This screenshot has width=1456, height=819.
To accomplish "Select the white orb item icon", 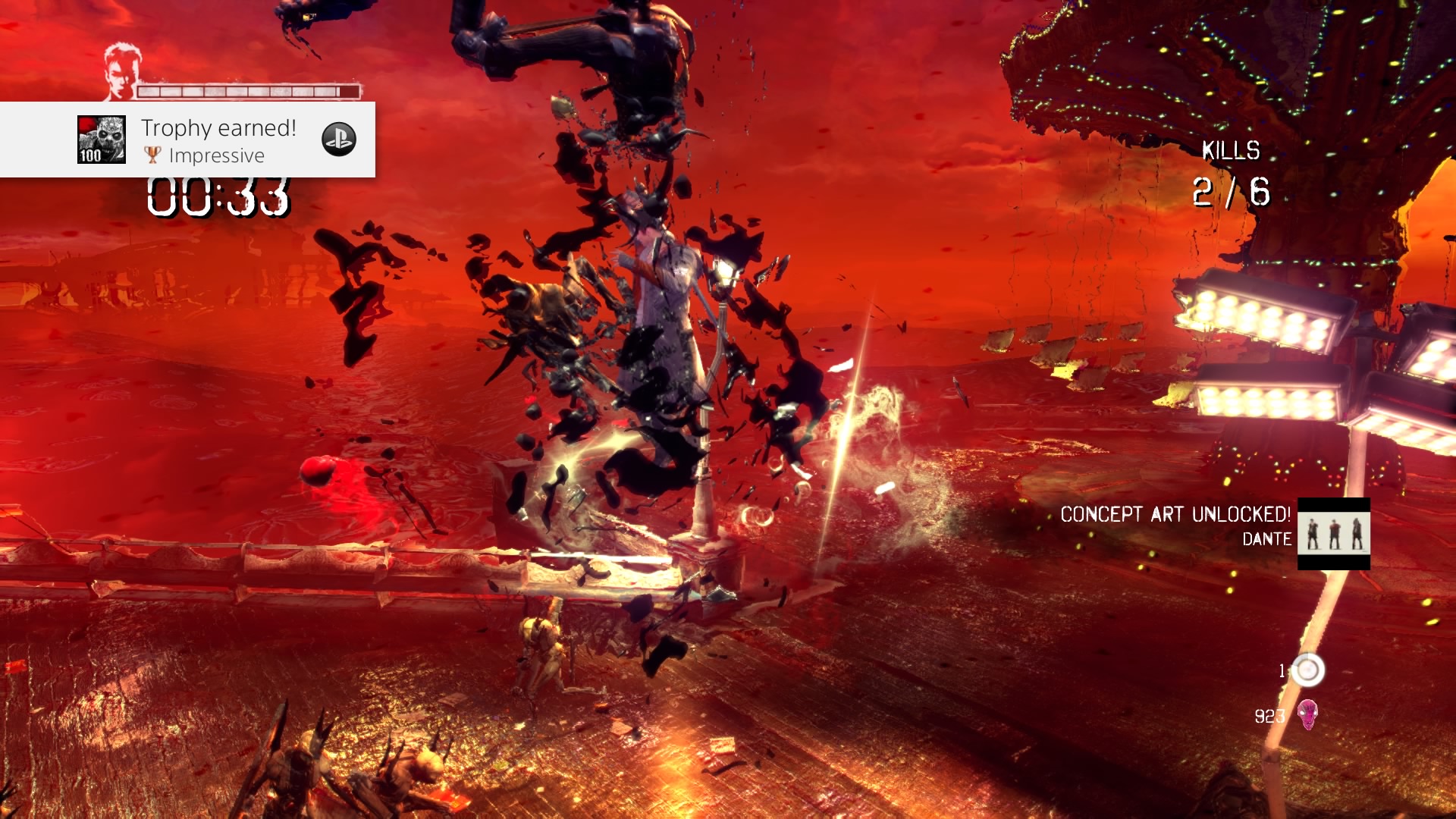I will click(x=1307, y=670).
